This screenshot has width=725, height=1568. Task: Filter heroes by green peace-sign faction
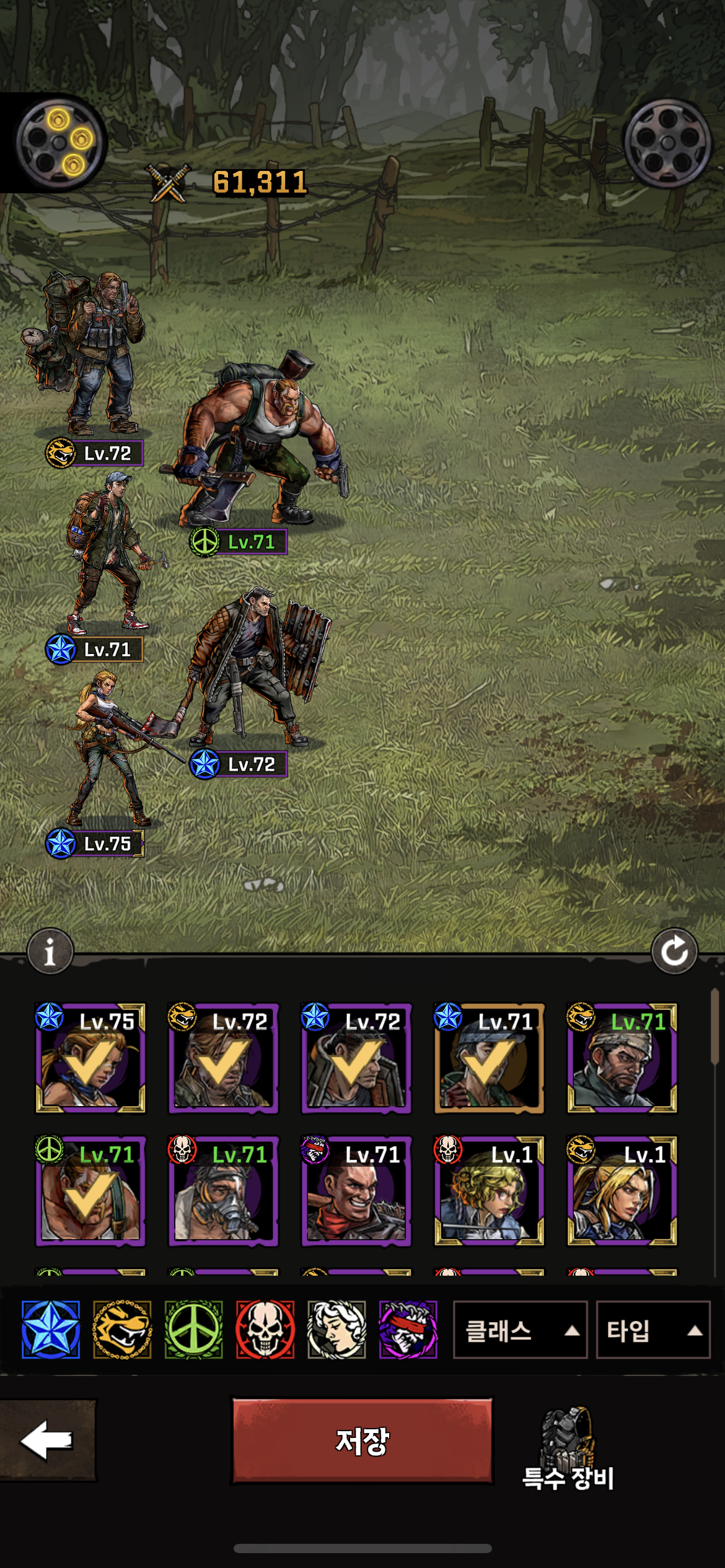193,1330
